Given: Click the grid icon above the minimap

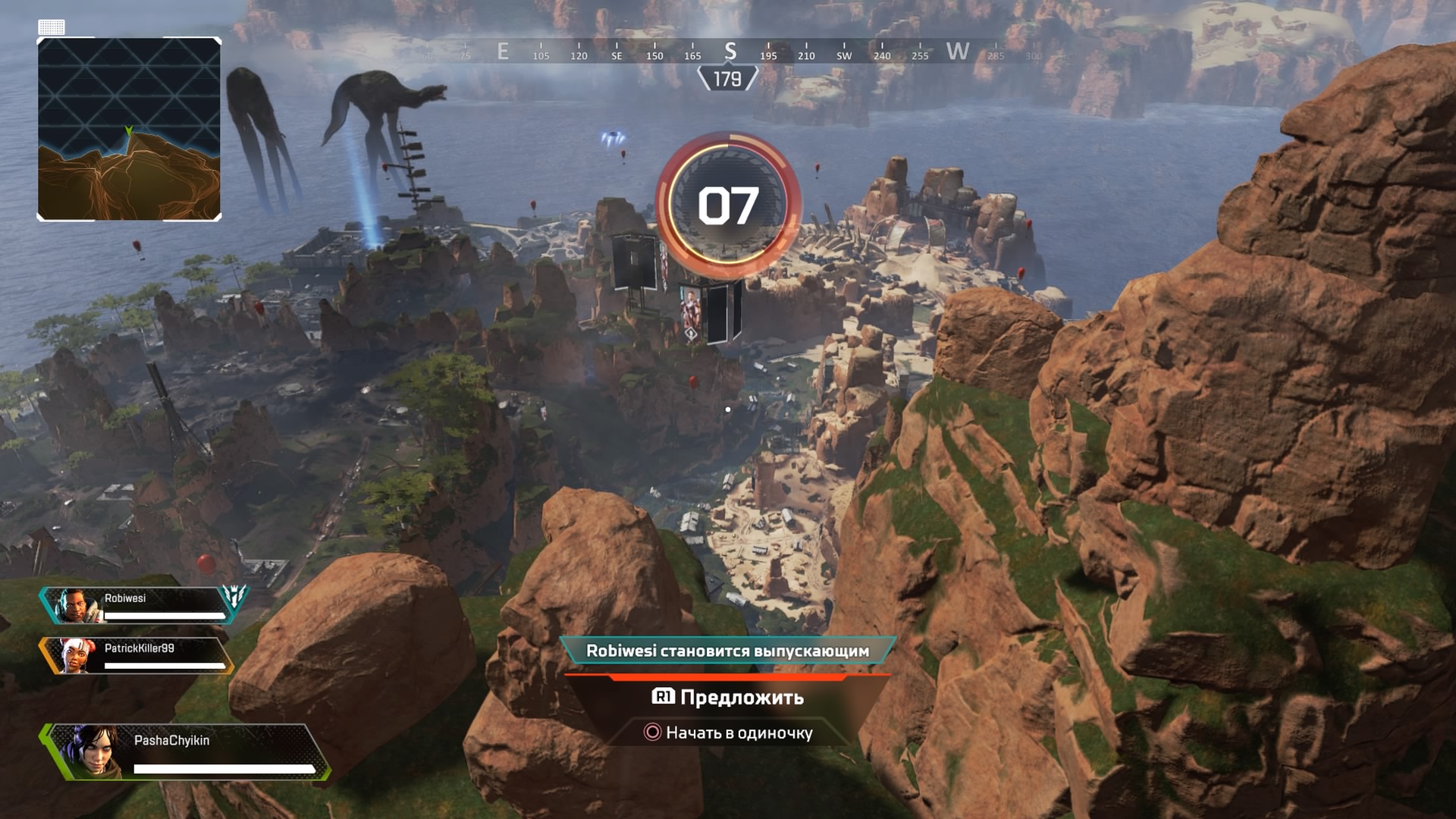Looking at the screenshot, I should coord(52,28).
